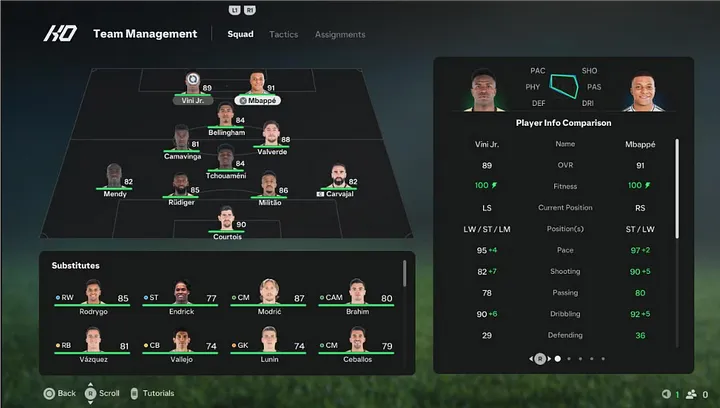
Task: Select the Squad tab
Action: point(240,34)
